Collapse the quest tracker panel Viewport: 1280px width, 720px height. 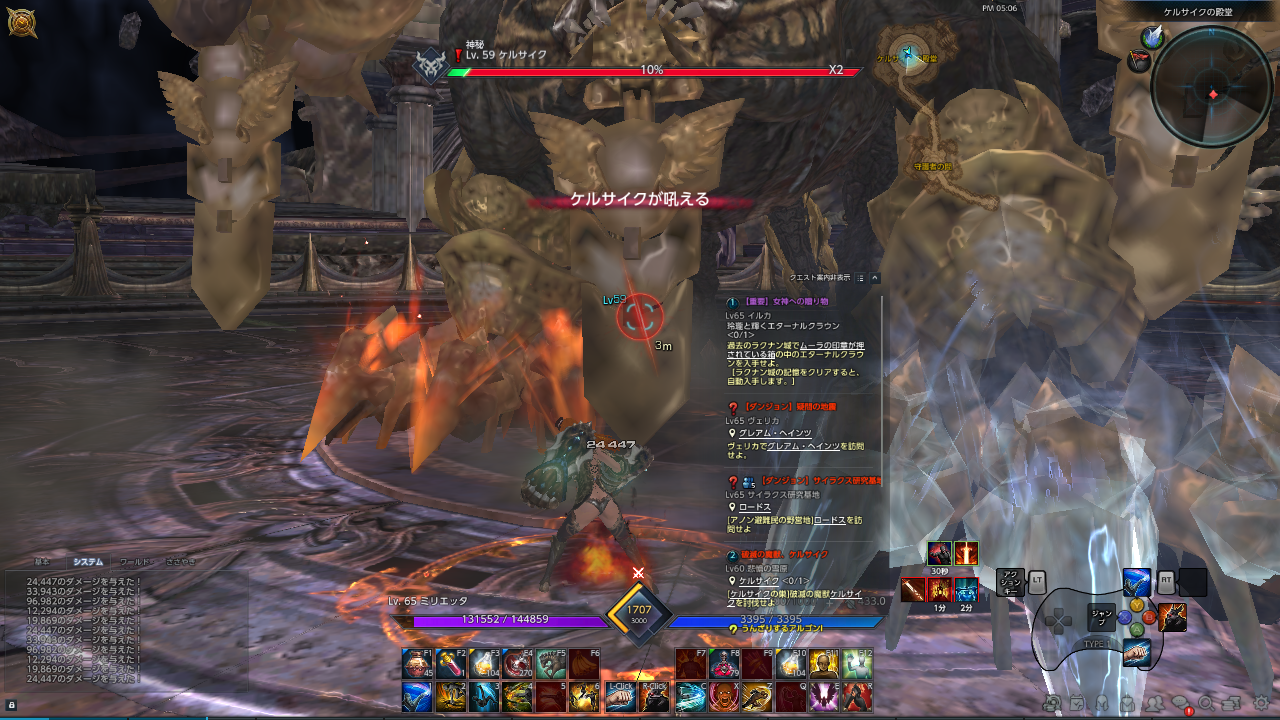pos(875,278)
